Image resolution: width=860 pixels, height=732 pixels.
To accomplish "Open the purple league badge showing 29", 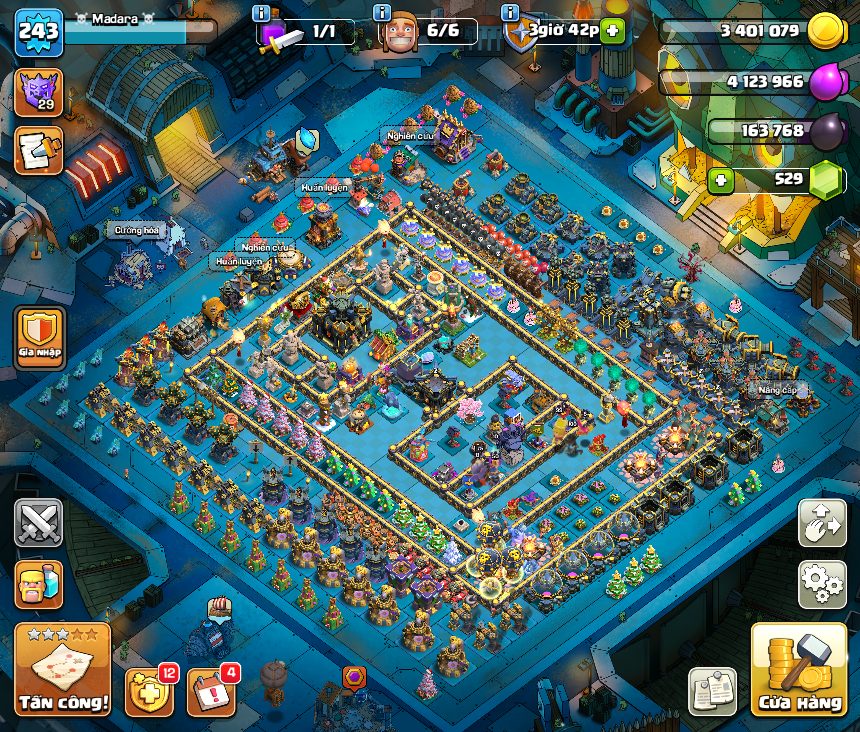I will [x=38, y=91].
